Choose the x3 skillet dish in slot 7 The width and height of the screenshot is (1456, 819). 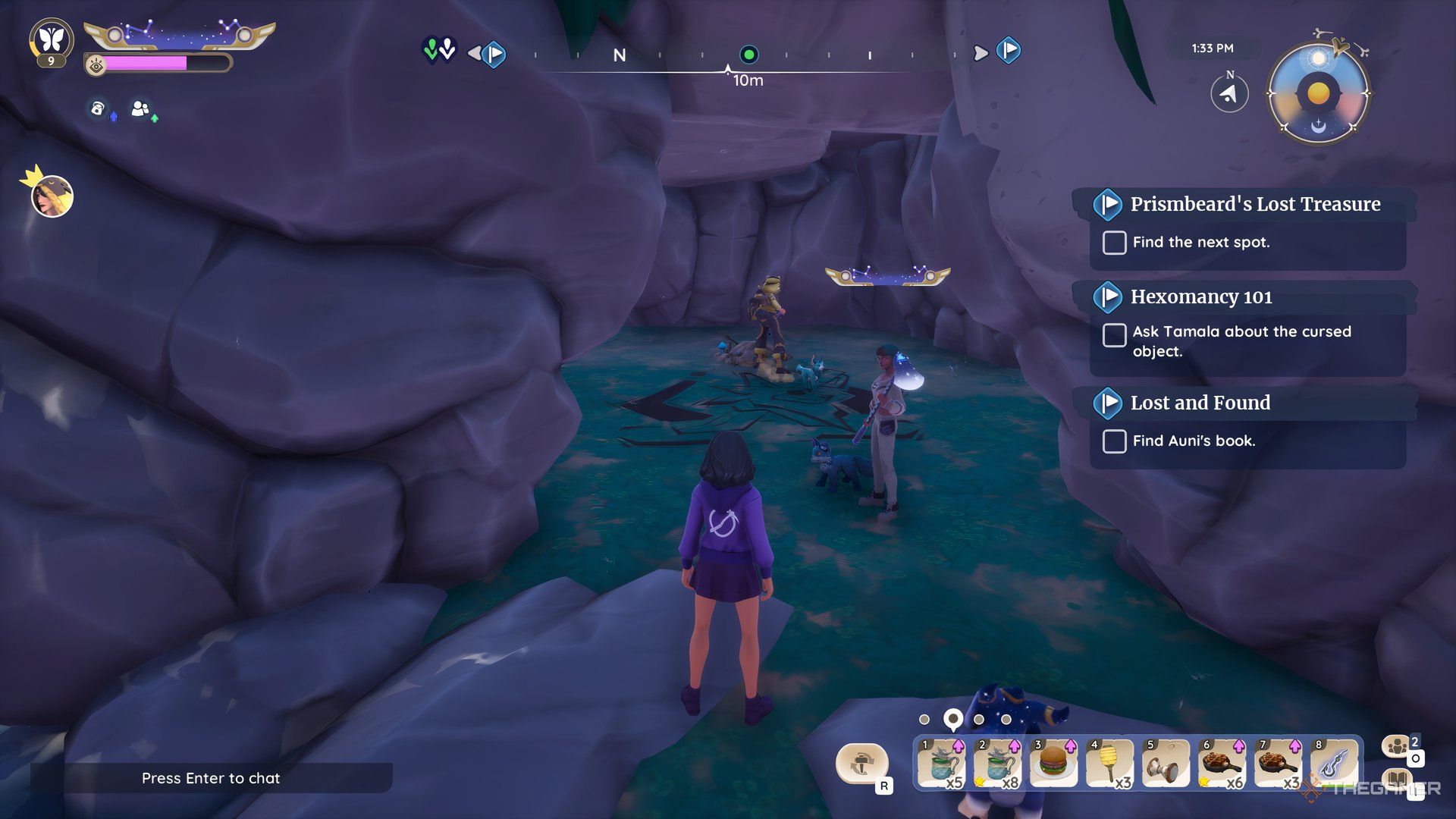point(1277,762)
